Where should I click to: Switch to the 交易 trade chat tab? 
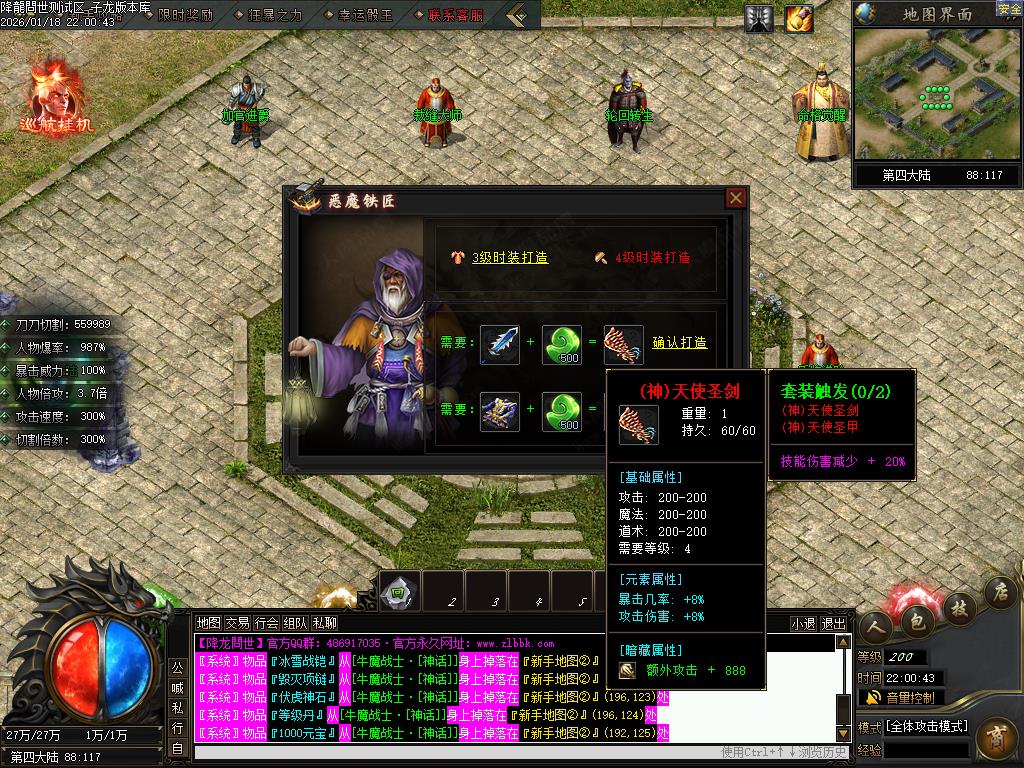point(237,623)
